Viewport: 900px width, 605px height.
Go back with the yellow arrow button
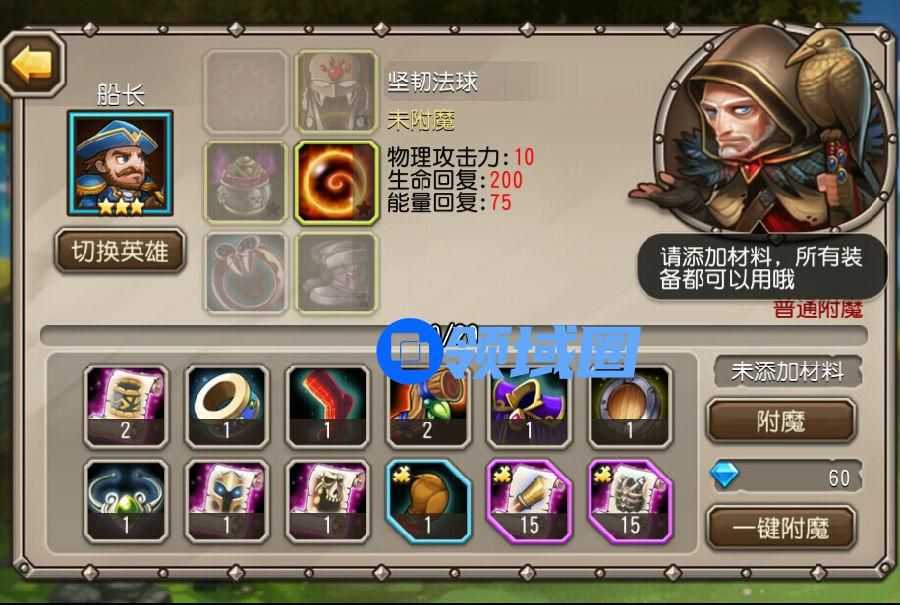[32, 65]
